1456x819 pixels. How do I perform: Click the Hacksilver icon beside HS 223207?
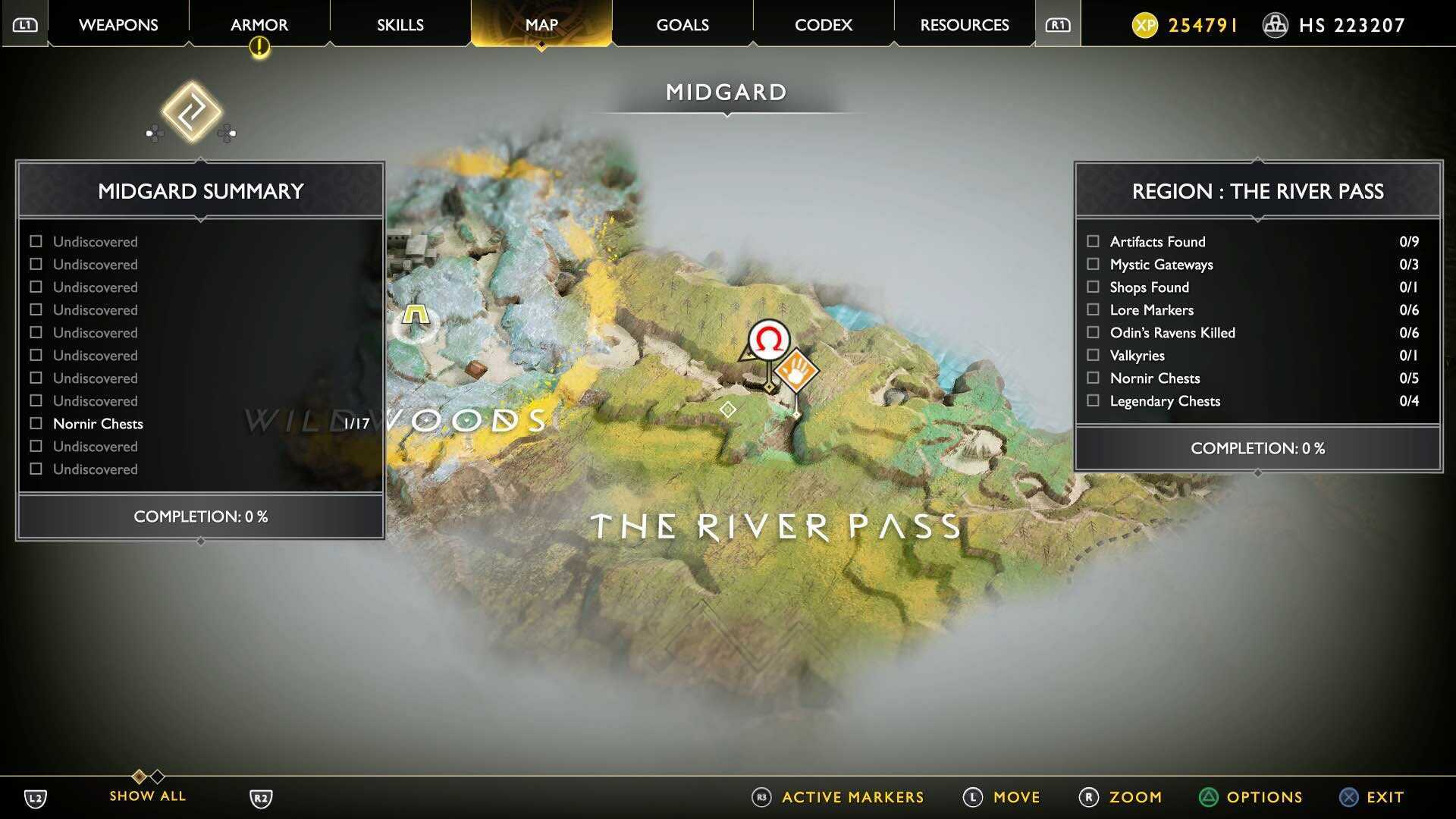[1275, 24]
